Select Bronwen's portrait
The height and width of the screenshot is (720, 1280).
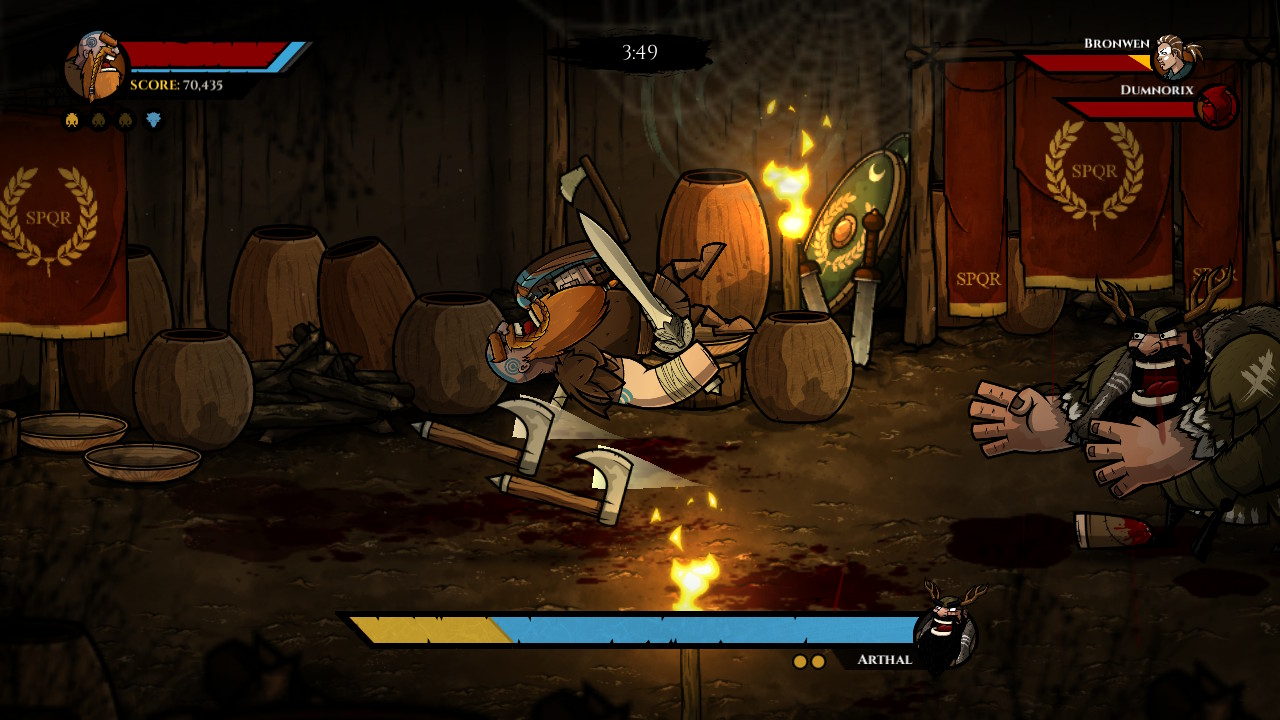click(x=1174, y=57)
